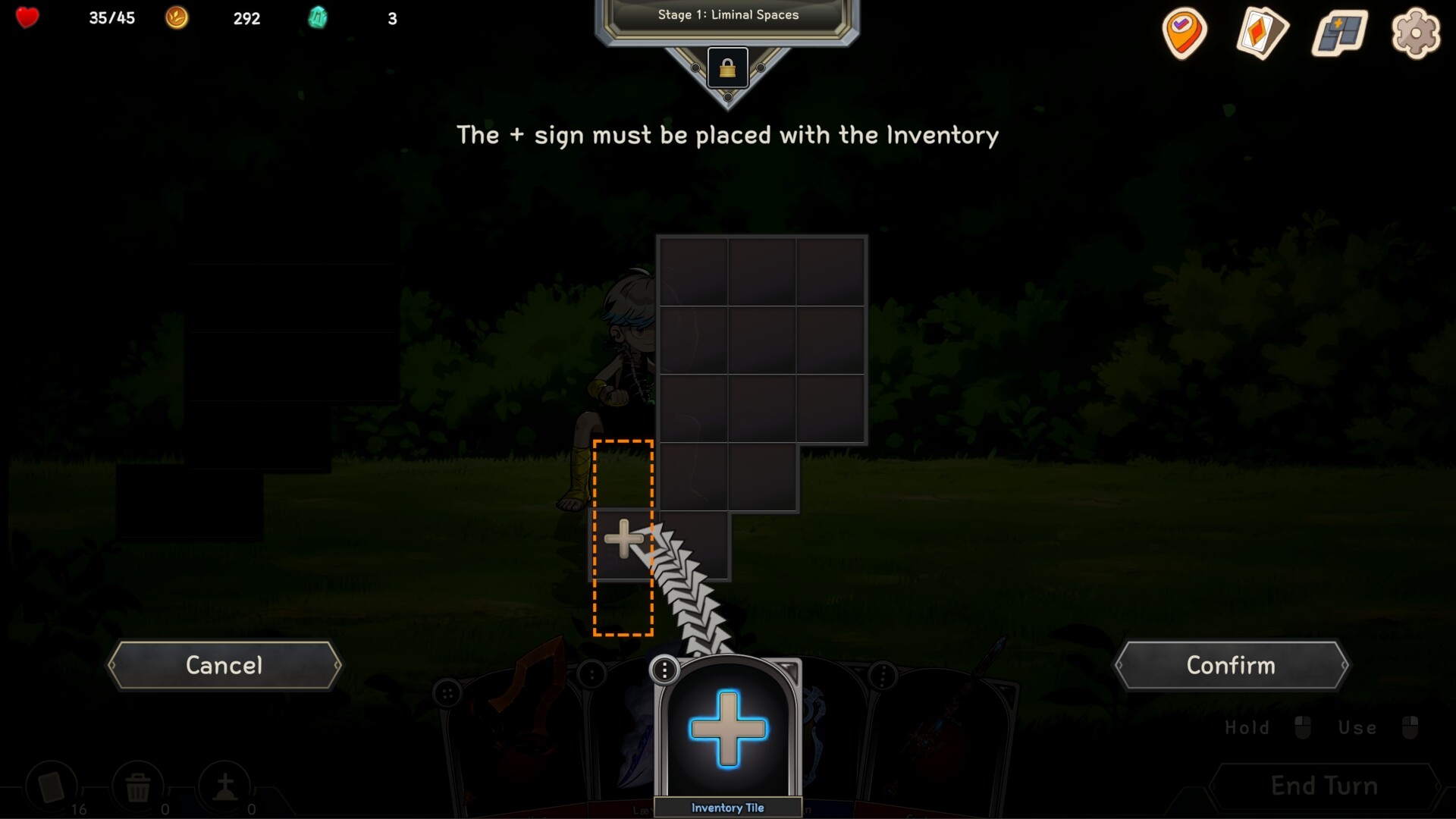Select the trash discard pile icon
The width and height of the screenshot is (1456, 819).
(138, 786)
